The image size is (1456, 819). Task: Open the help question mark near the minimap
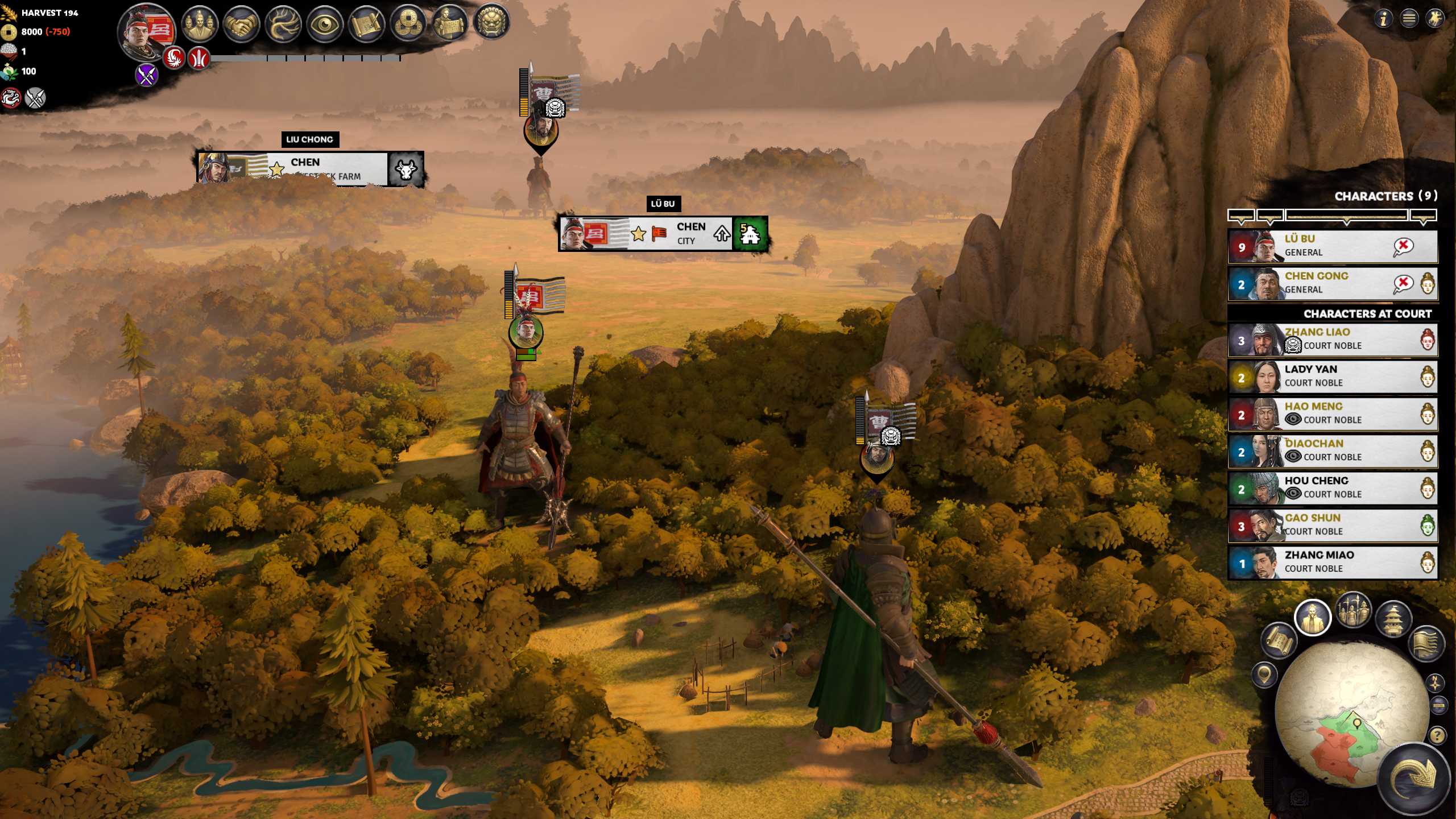[x=1437, y=735]
